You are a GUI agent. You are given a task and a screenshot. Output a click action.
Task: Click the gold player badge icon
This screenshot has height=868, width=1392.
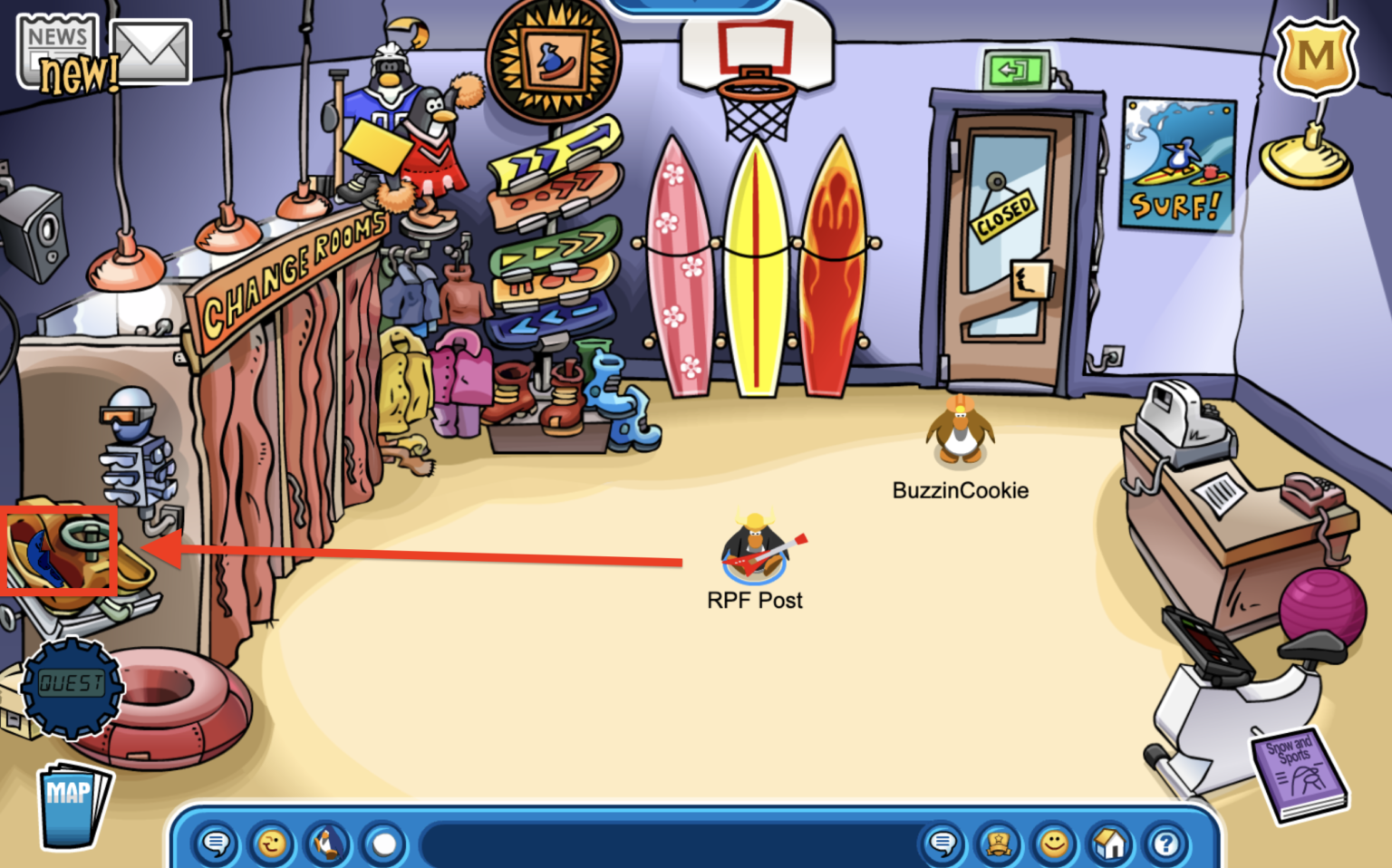(x=998, y=844)
